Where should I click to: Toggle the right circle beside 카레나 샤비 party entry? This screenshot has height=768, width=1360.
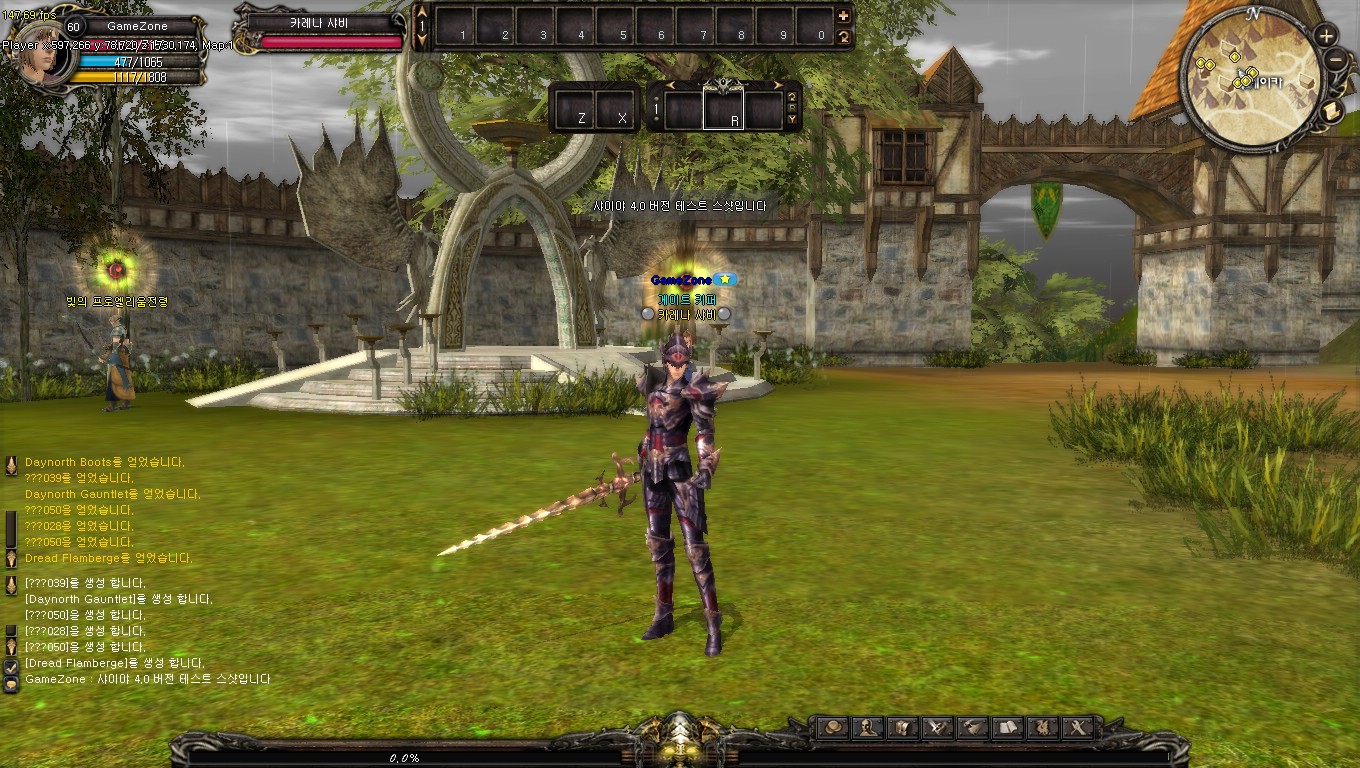click(x=723, y=314)
